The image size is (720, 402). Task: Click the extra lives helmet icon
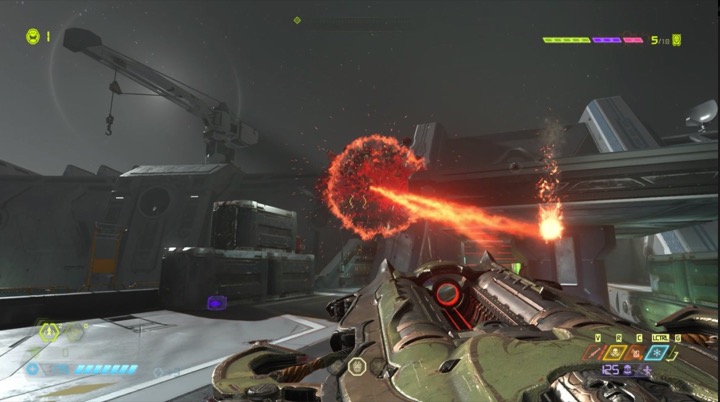pos(33,36)
